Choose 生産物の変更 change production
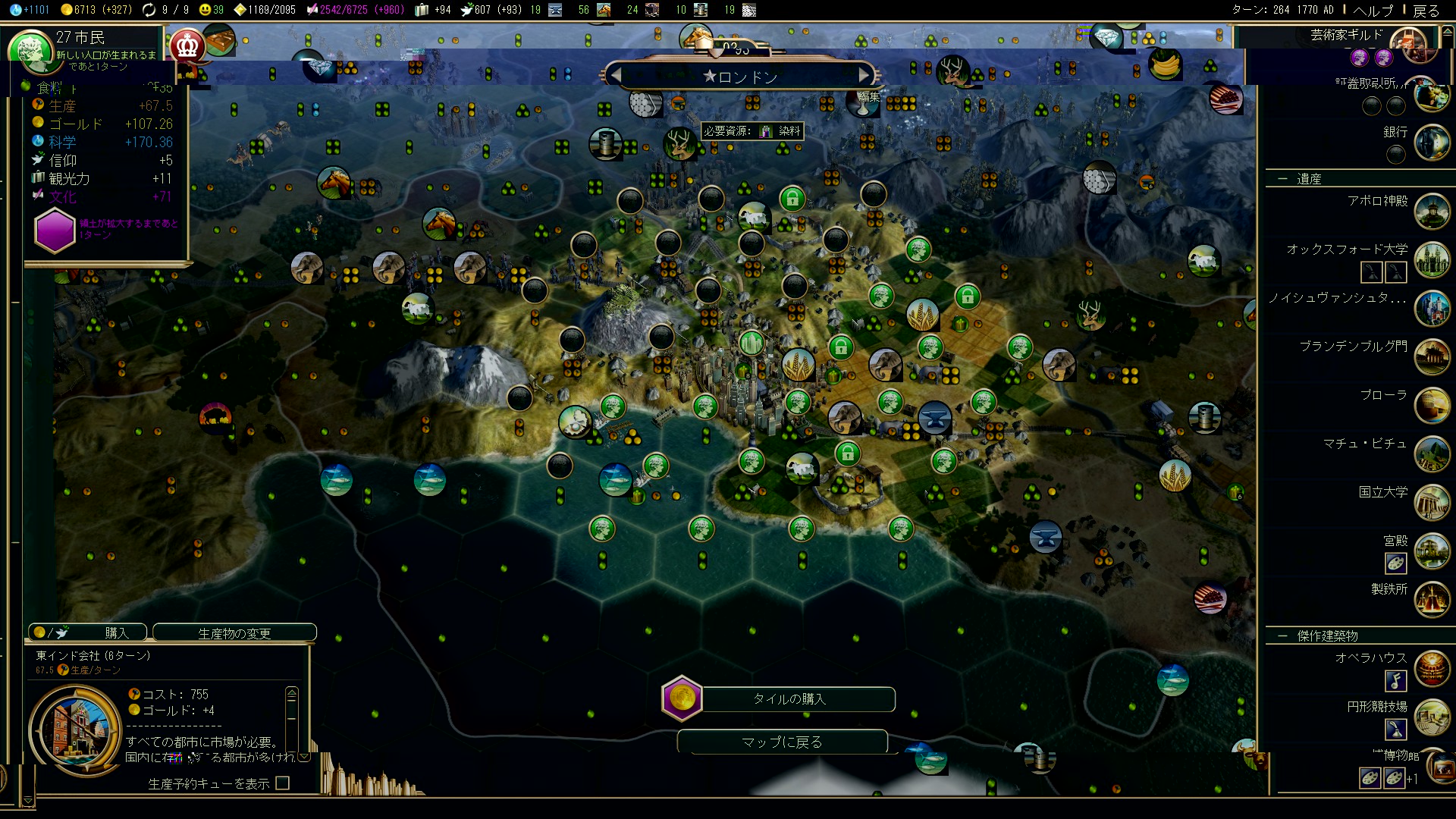1456x819 pixels. 234,632
